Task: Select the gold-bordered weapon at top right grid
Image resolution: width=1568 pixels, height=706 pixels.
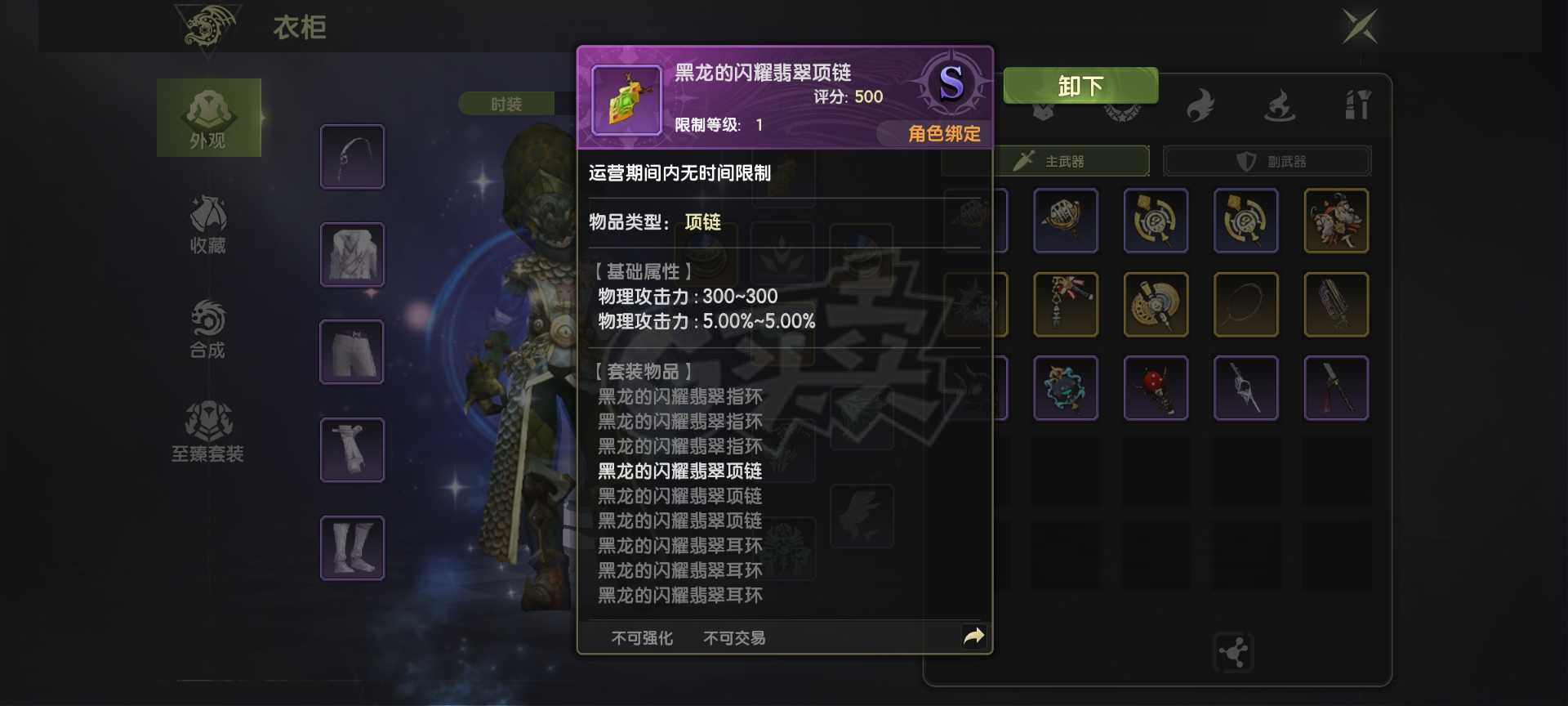Action: click(1336, 221)
